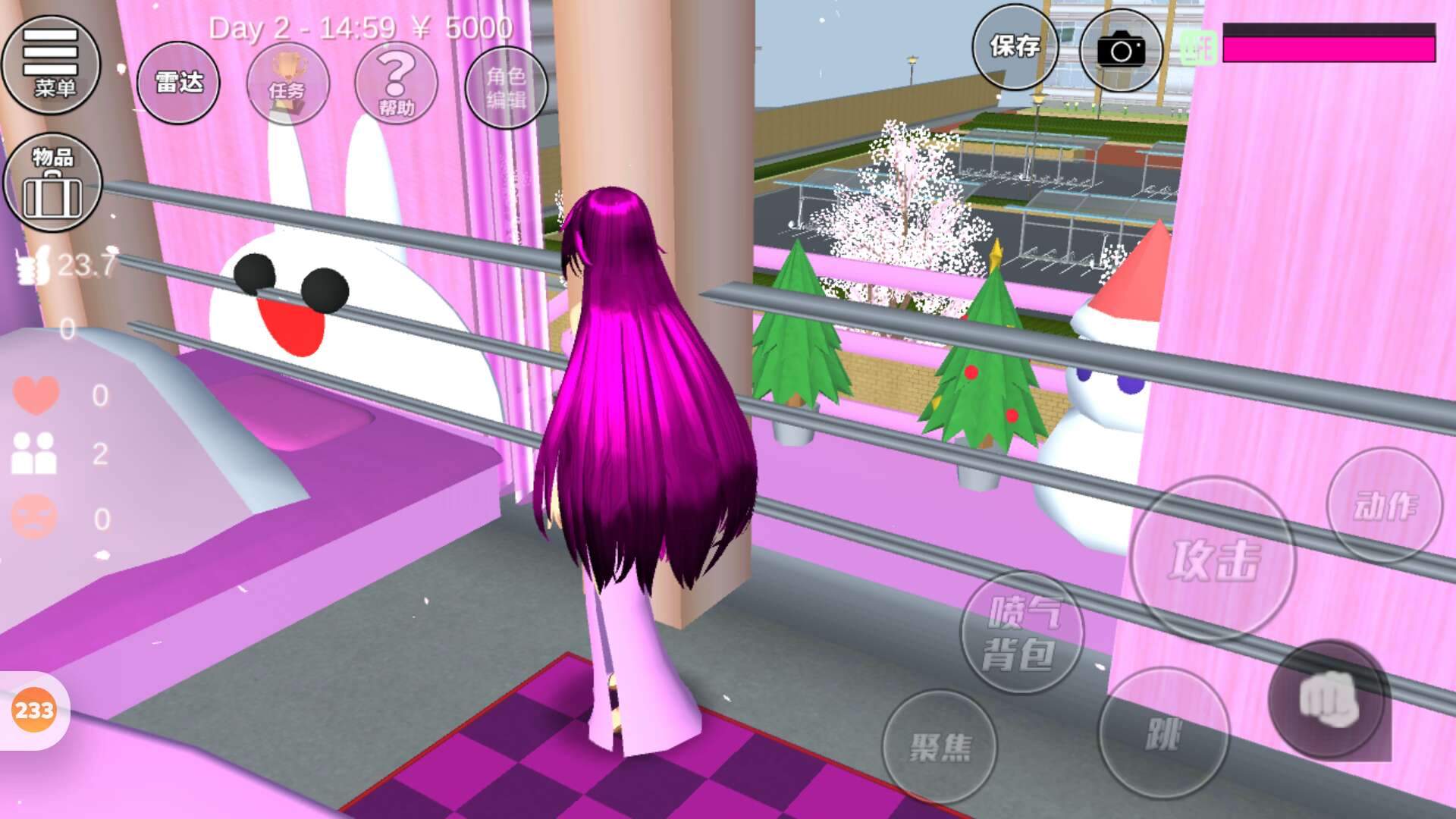Click the 保存 save button
The width and height of the screenshot is (1456, 819).
(1015, 47)
